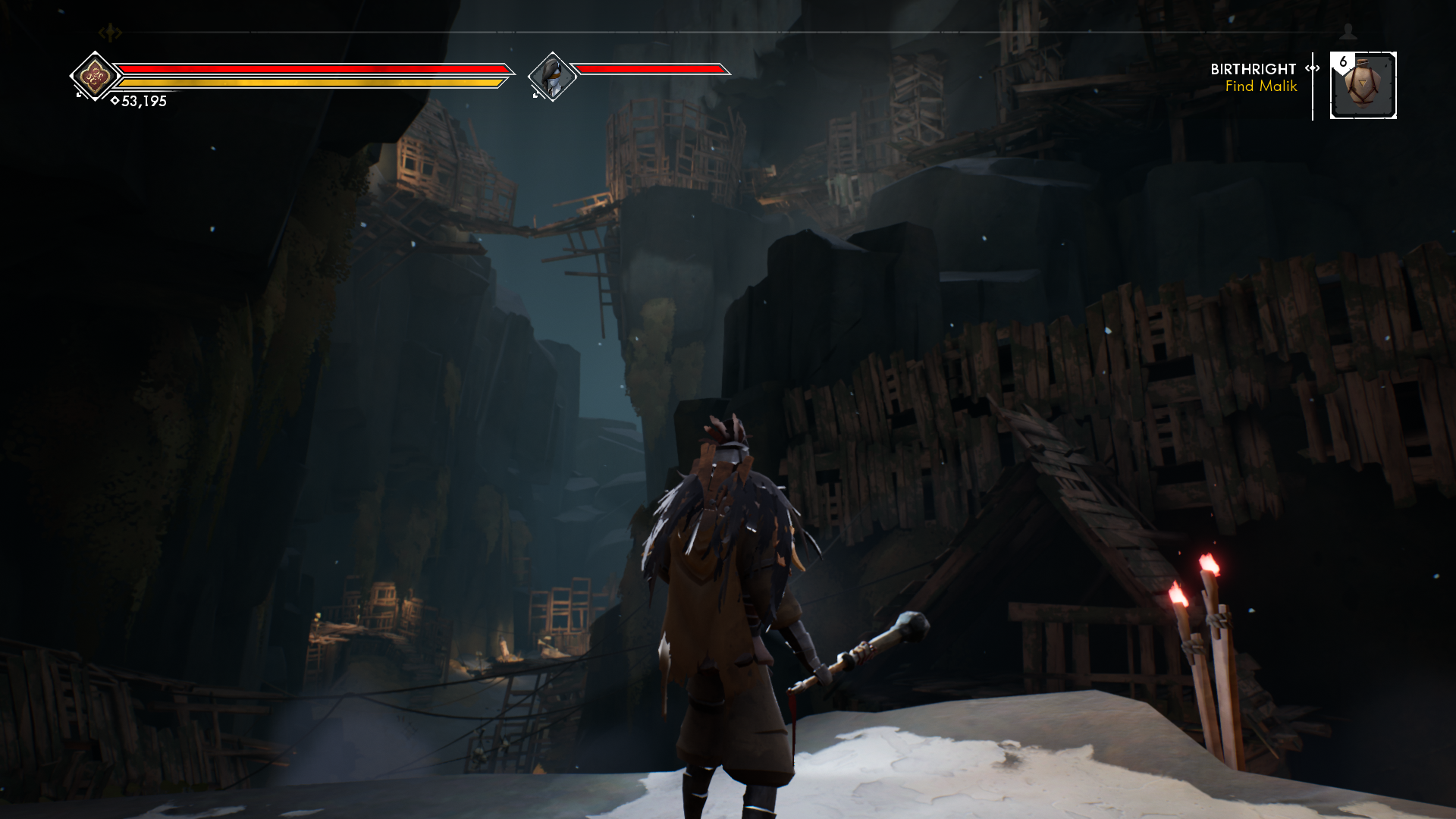Expand the quest arrows after the BIRTHRIGHT title
The height and width of the screenshot is (819, 1456).
point(1311,69)
